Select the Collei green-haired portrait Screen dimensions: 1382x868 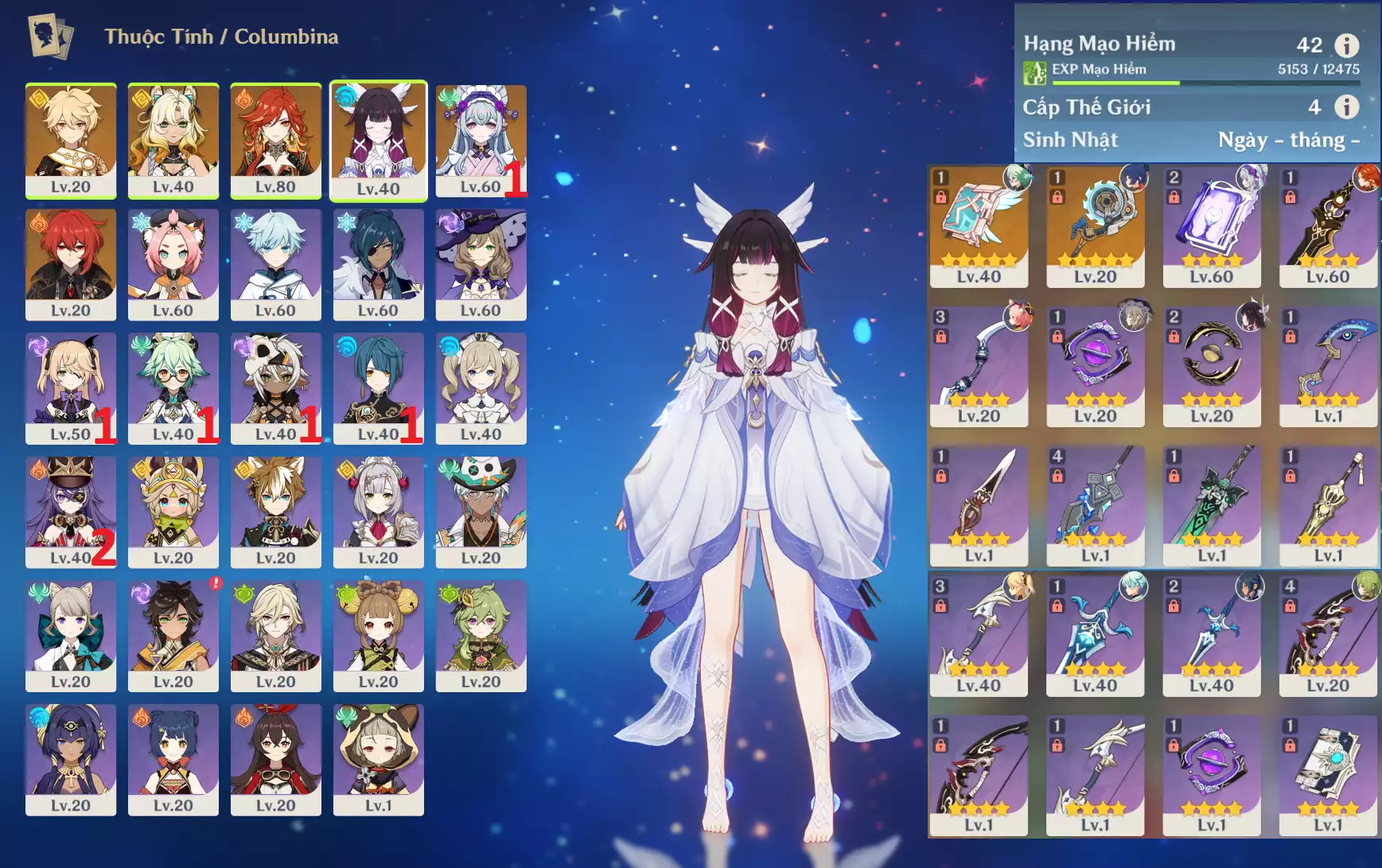(481, 635)
